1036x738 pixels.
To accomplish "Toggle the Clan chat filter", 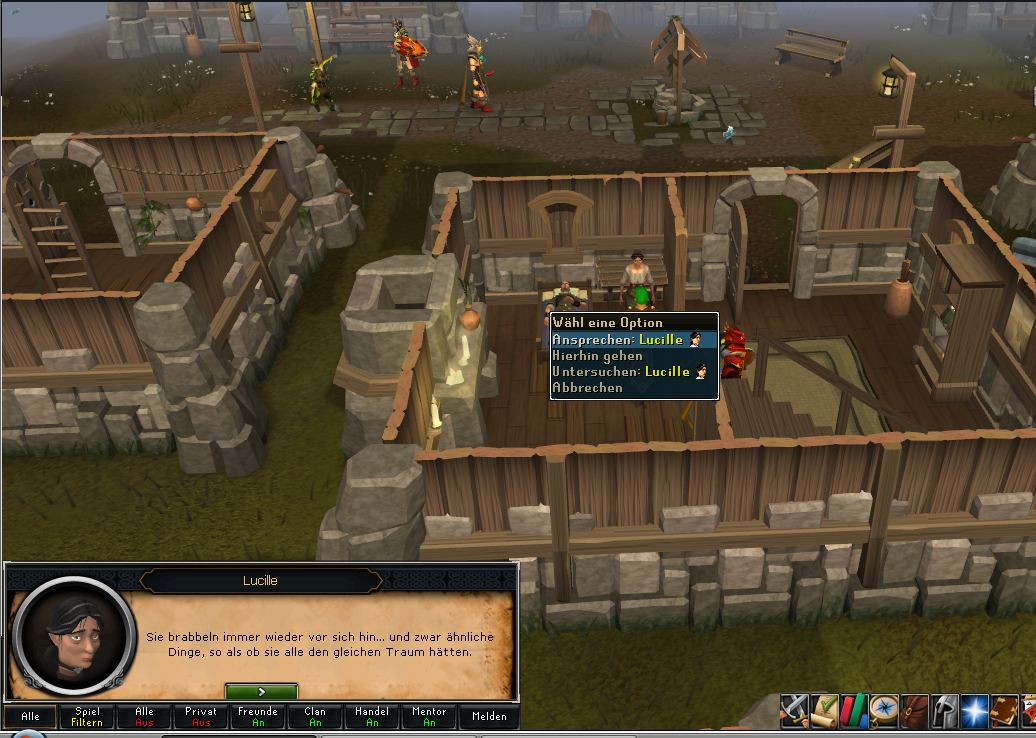I will pyautogui.click(x=315, y=716).
